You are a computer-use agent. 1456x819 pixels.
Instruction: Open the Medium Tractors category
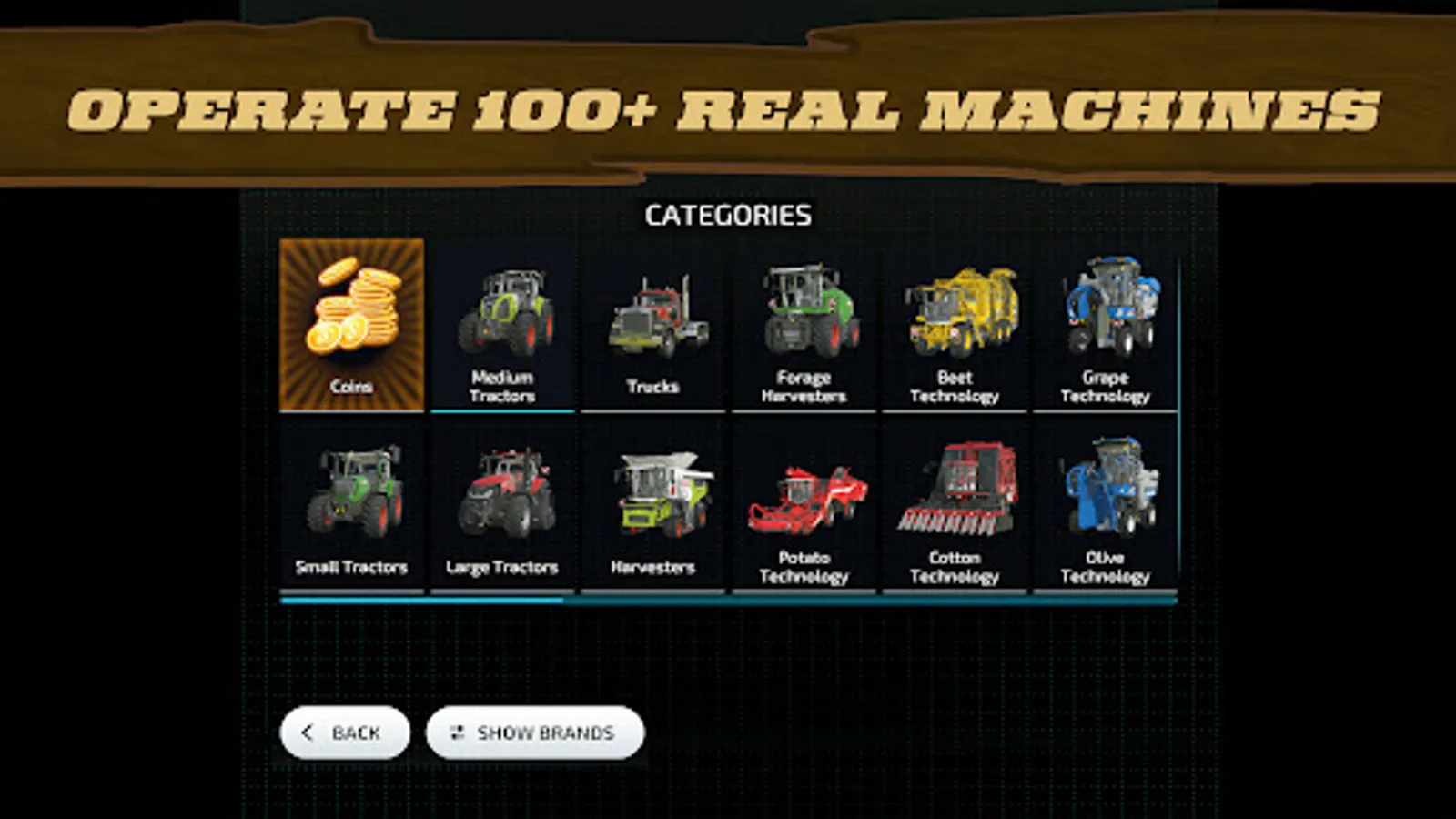[x=502, y=328]
